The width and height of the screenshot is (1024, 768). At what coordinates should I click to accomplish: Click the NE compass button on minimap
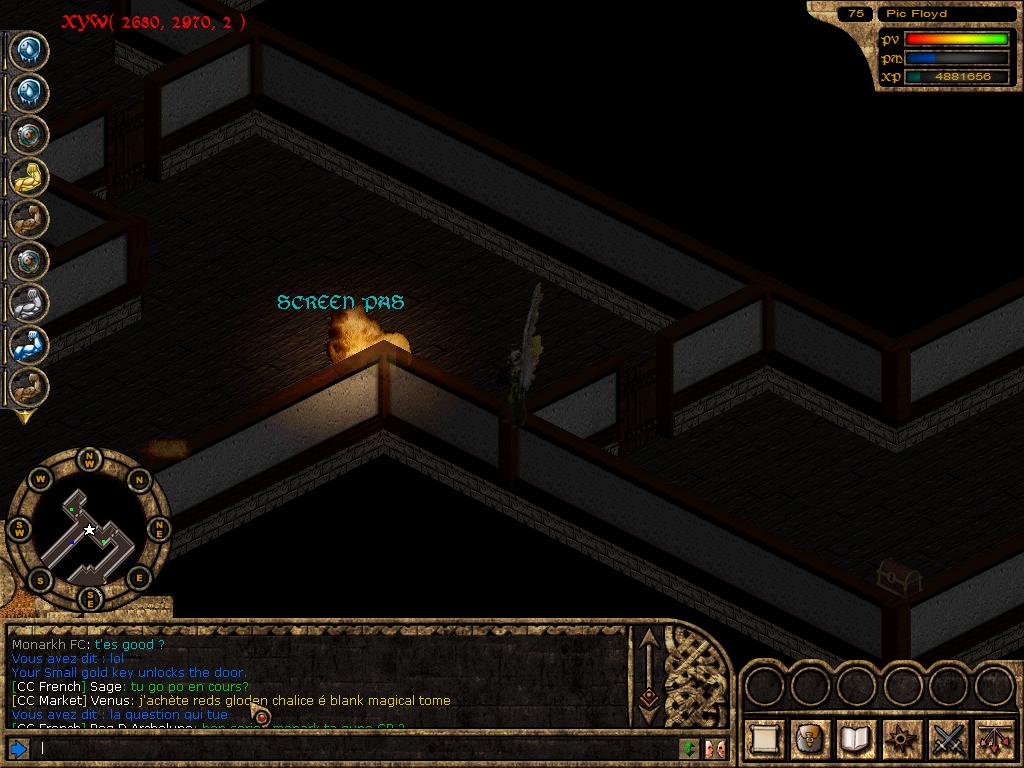point(158,529)
